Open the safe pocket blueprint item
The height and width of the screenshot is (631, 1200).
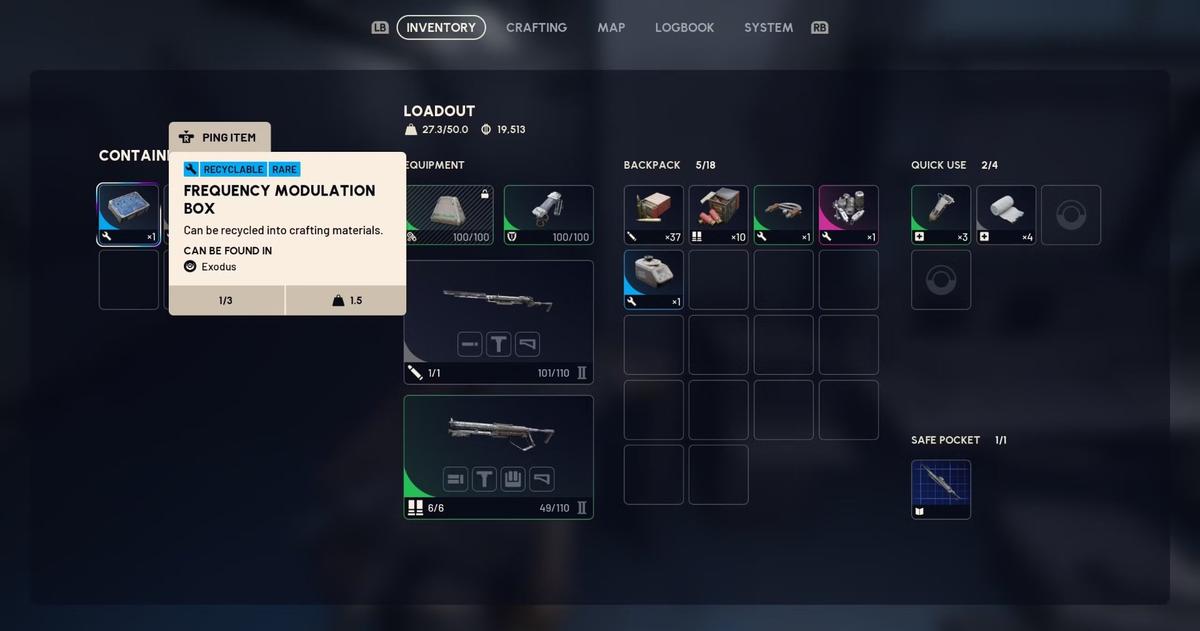[941, 489]
